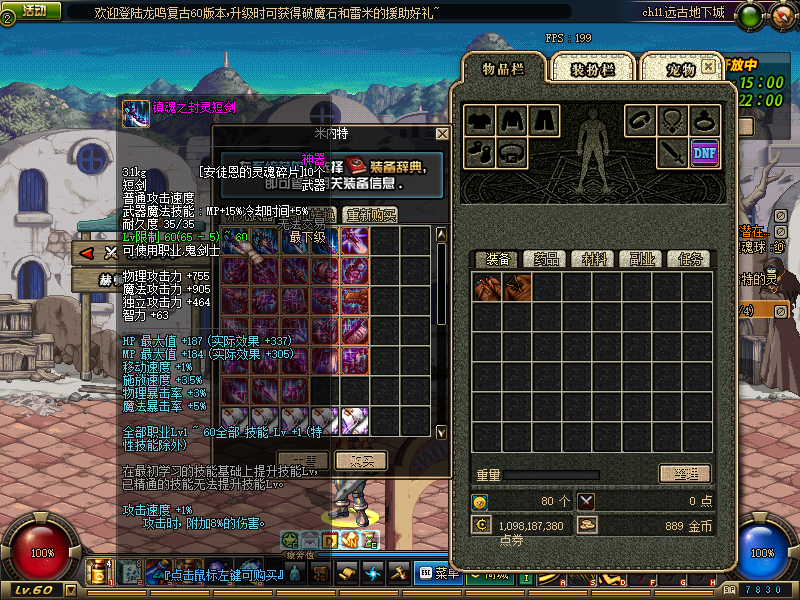Show the 材料 materials tab

[x=593, y=259]
